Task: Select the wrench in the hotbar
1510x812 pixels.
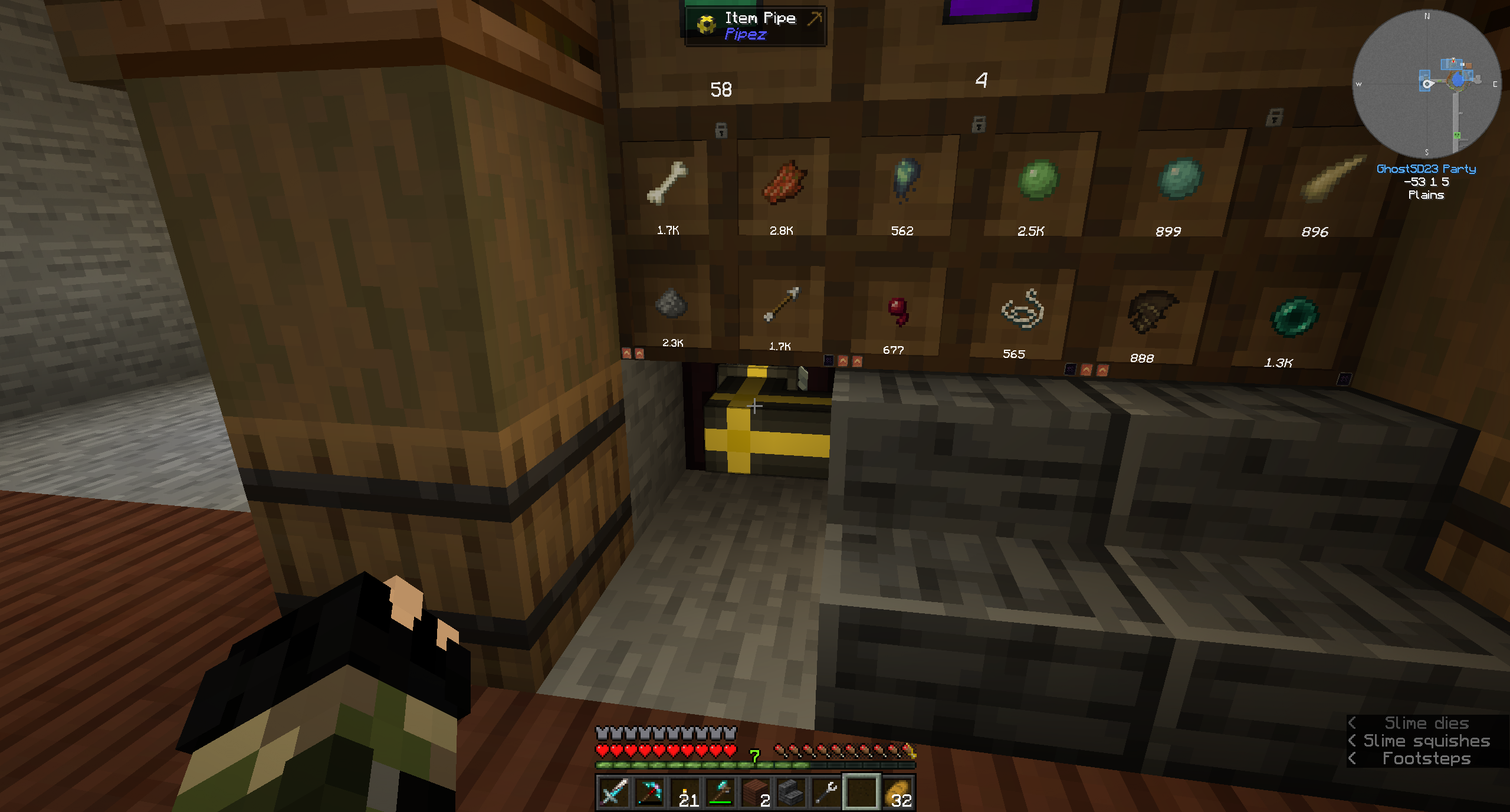Action: click(x=825, y=793)
